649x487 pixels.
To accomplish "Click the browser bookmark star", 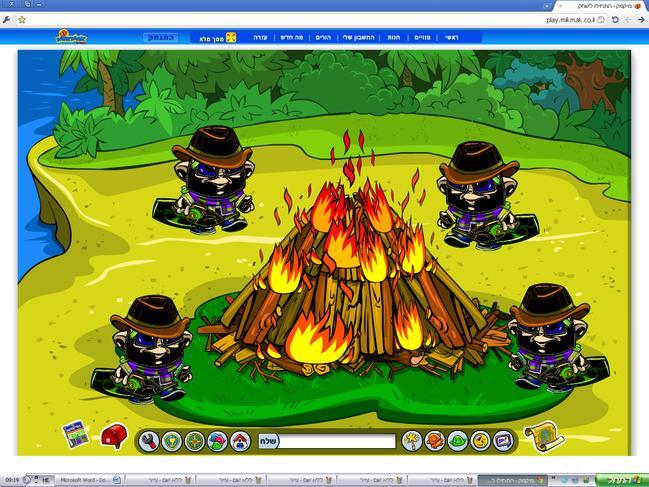I will coord(21,19).
